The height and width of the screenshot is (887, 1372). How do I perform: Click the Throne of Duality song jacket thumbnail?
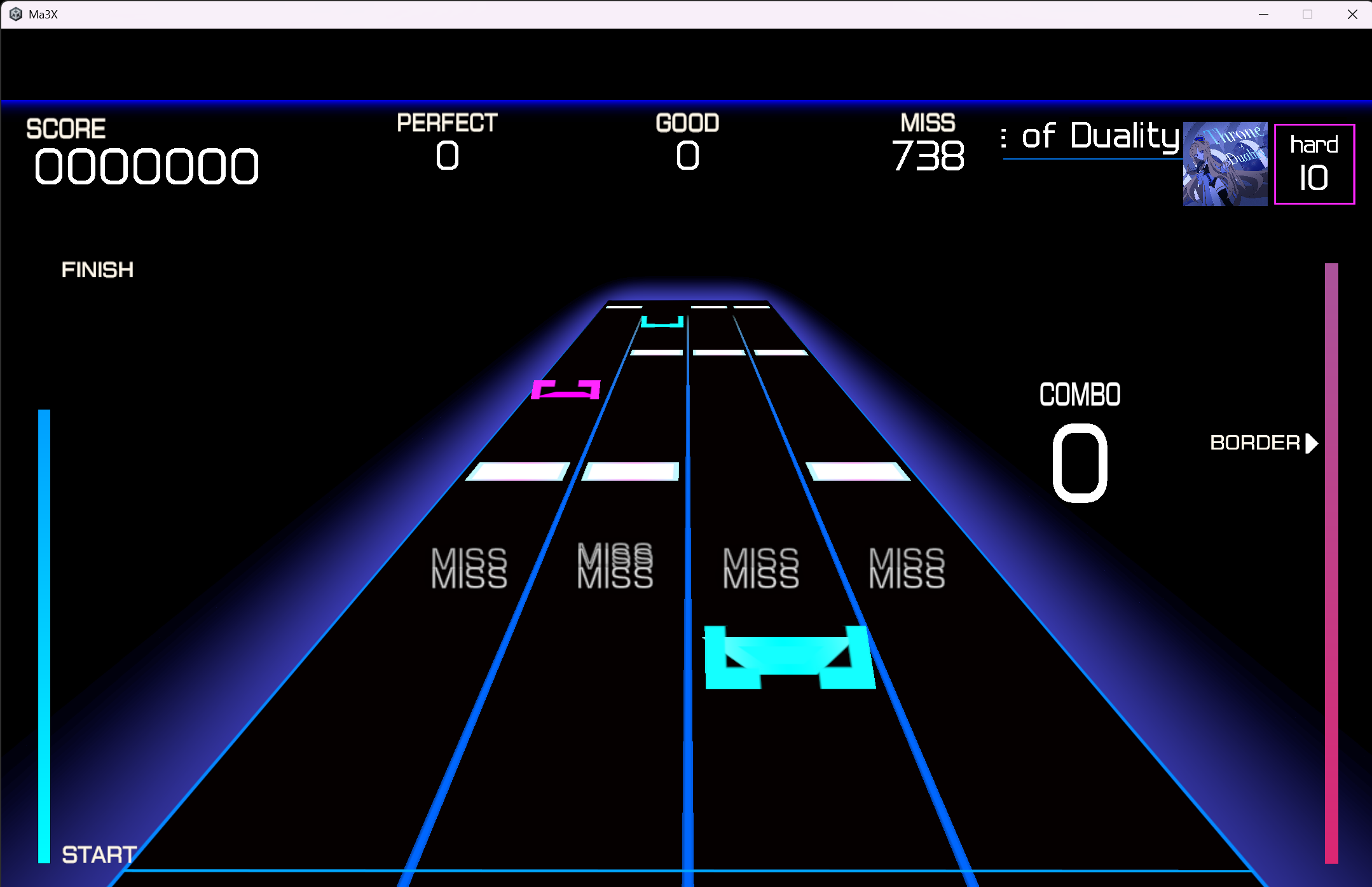click(x=1225, y=164)
